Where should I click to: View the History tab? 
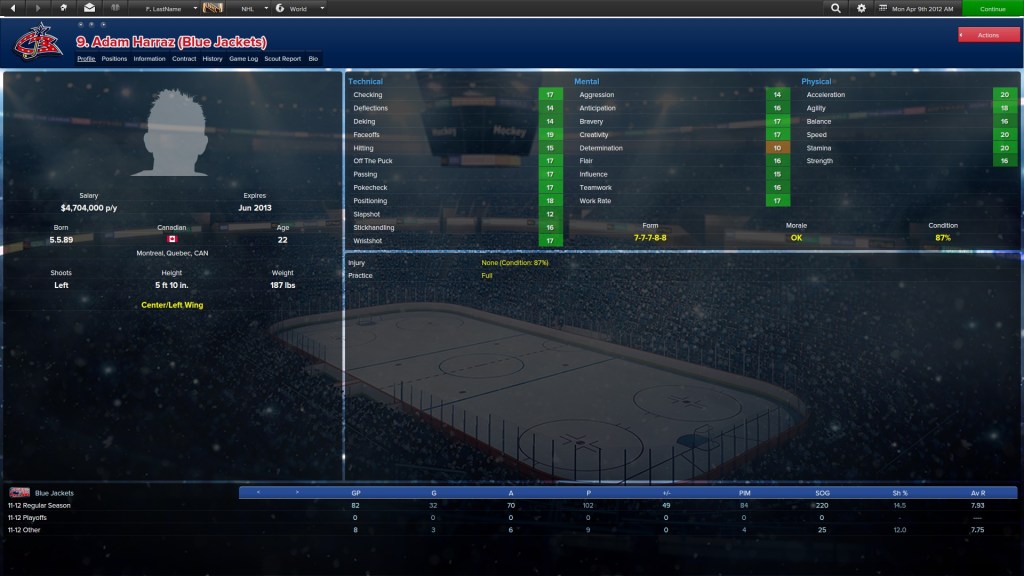(212, 59)
